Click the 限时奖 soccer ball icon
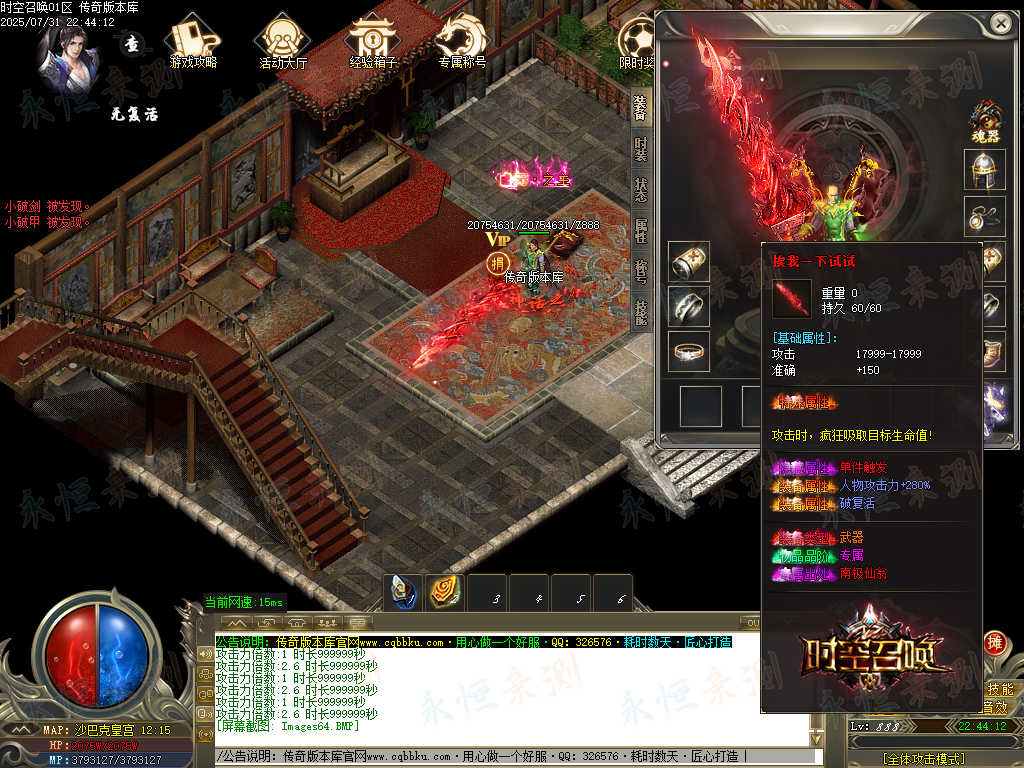 tap(637, 44)
